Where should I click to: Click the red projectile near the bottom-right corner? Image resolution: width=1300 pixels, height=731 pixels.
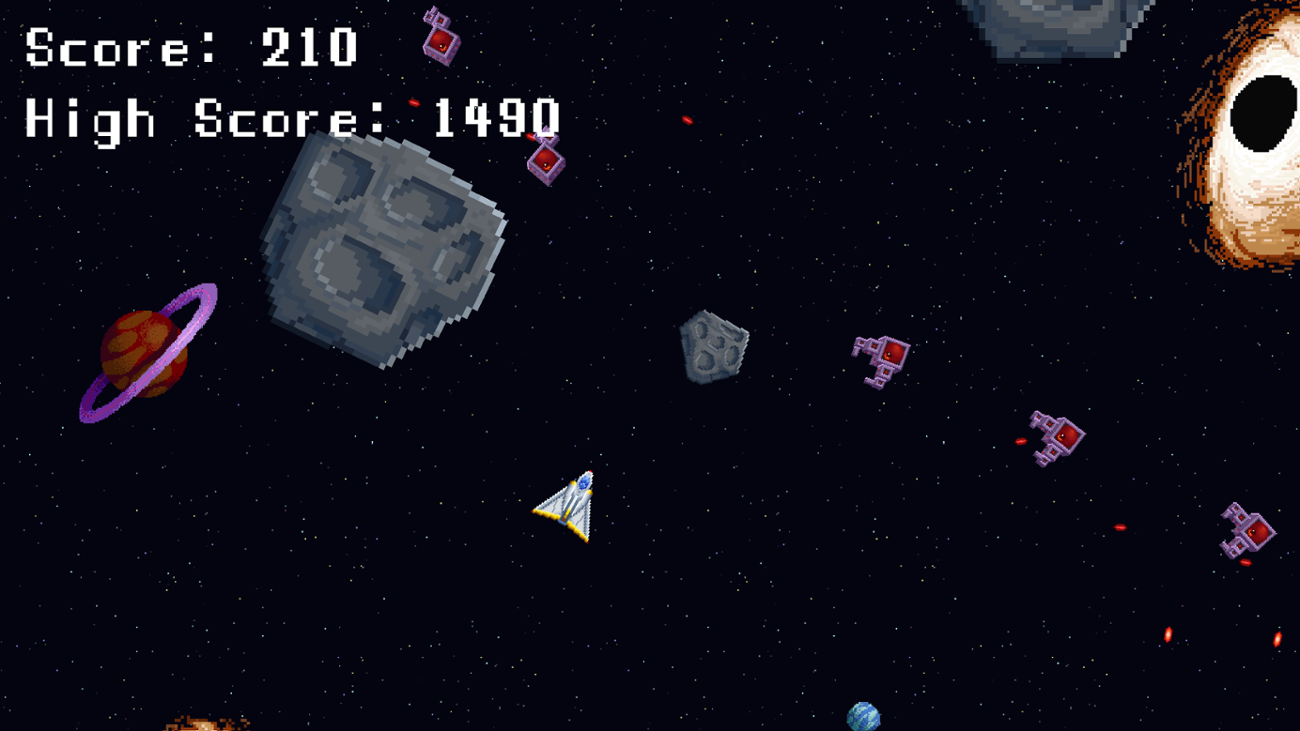coord(1280,640)
